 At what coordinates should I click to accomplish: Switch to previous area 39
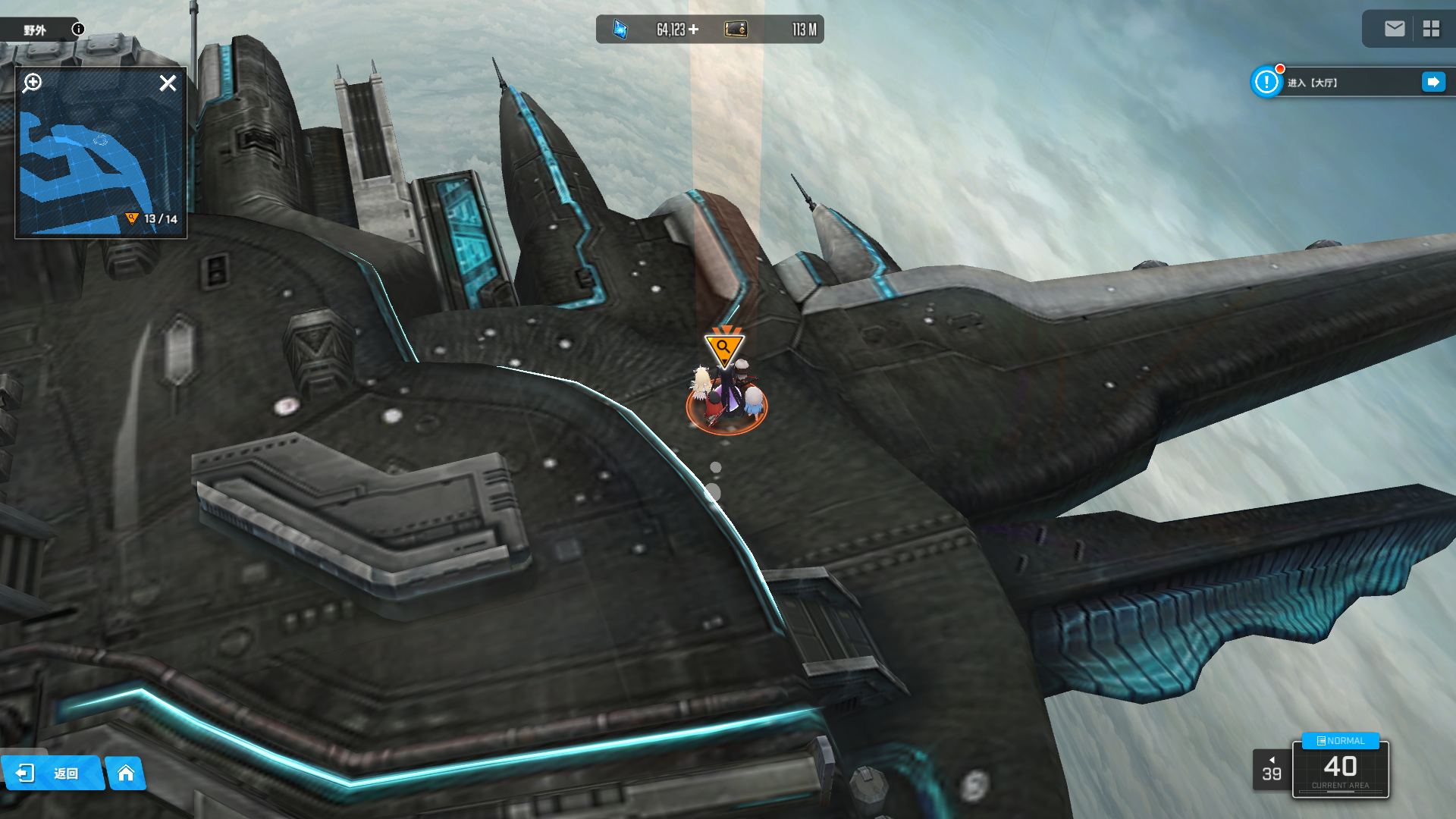[1272, 770]
